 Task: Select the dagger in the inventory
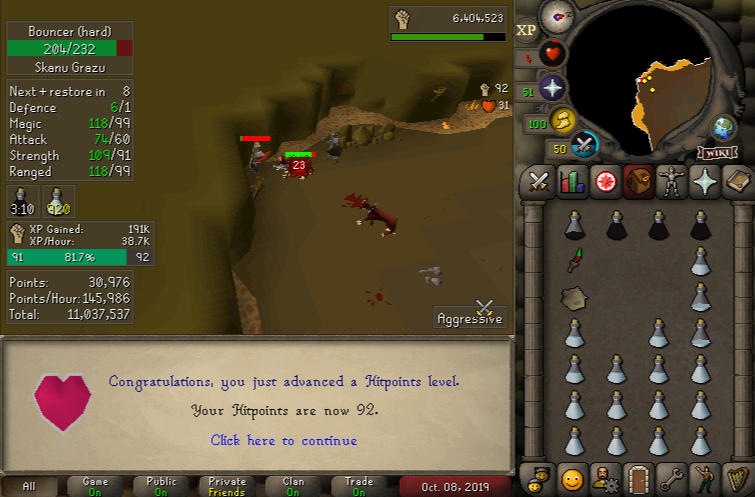tap(574, 261)
